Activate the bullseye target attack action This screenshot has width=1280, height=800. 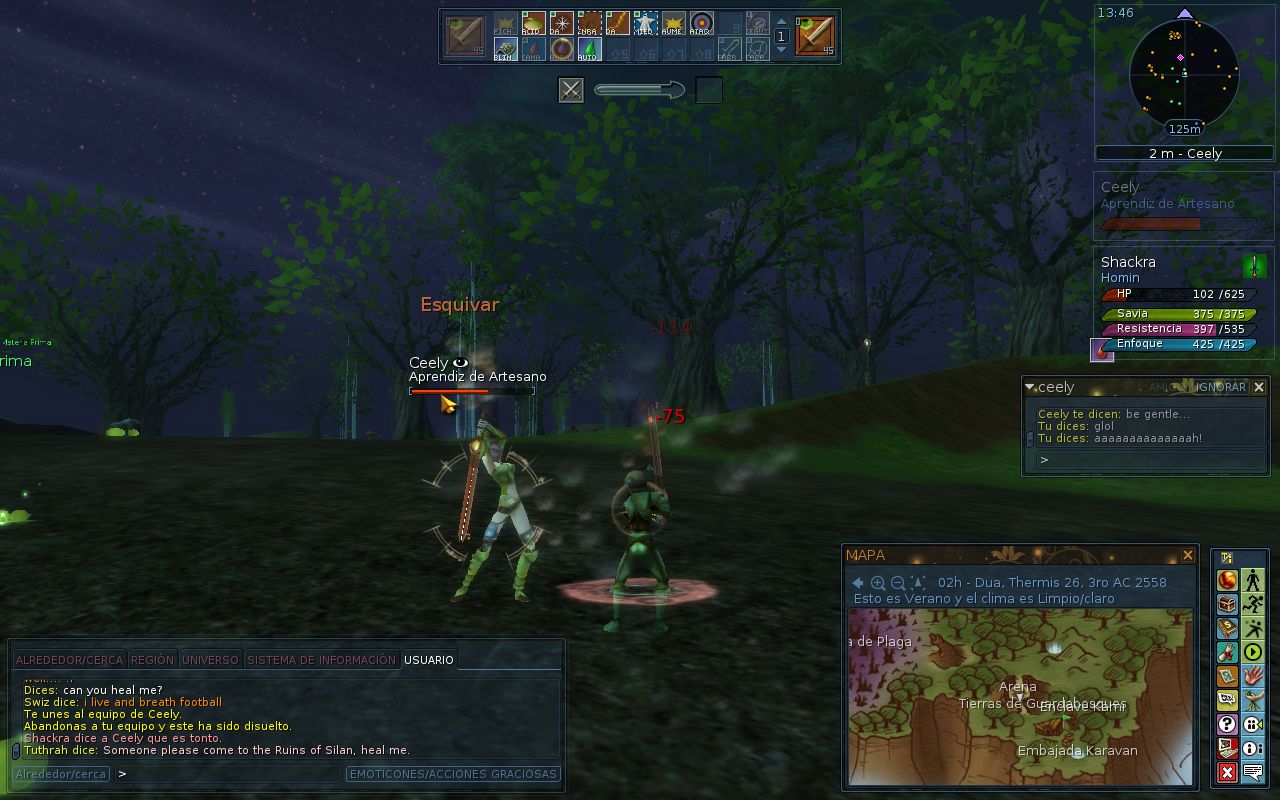click(x=701, y=23)
